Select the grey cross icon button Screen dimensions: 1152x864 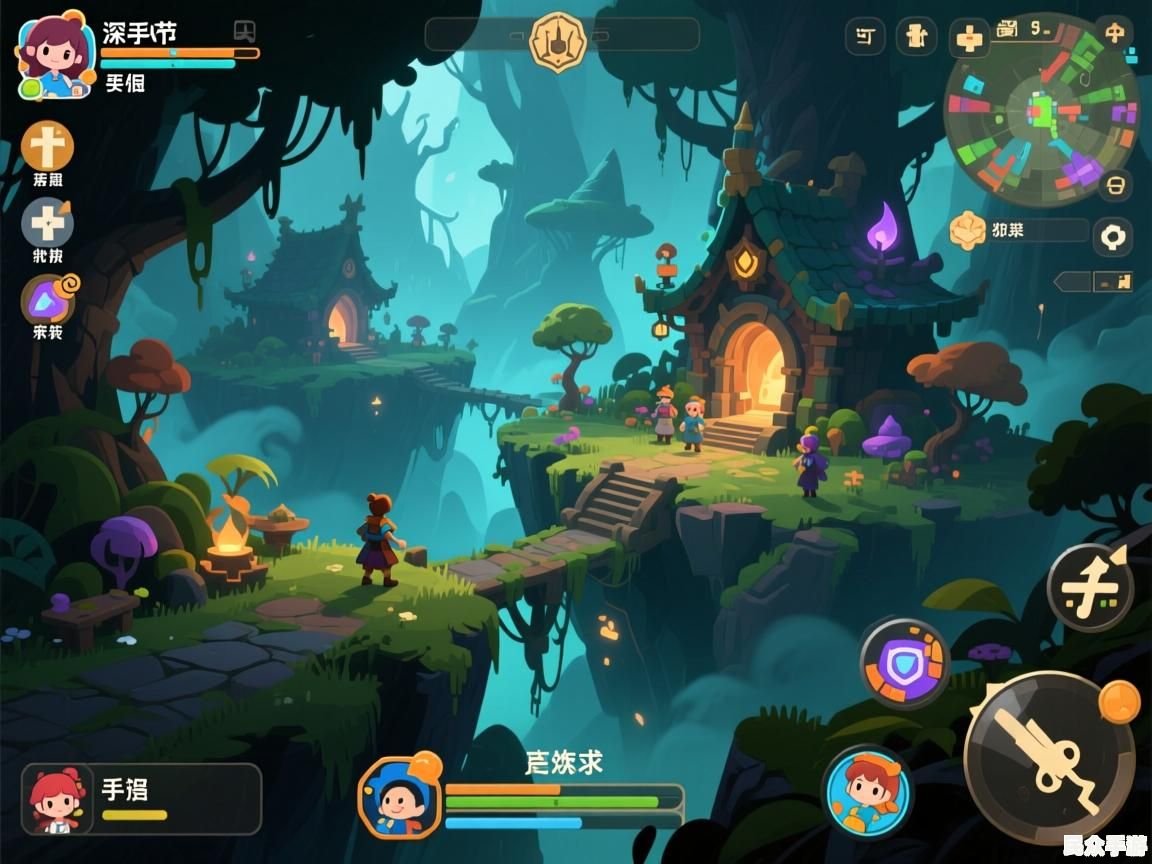pos(47,222)
